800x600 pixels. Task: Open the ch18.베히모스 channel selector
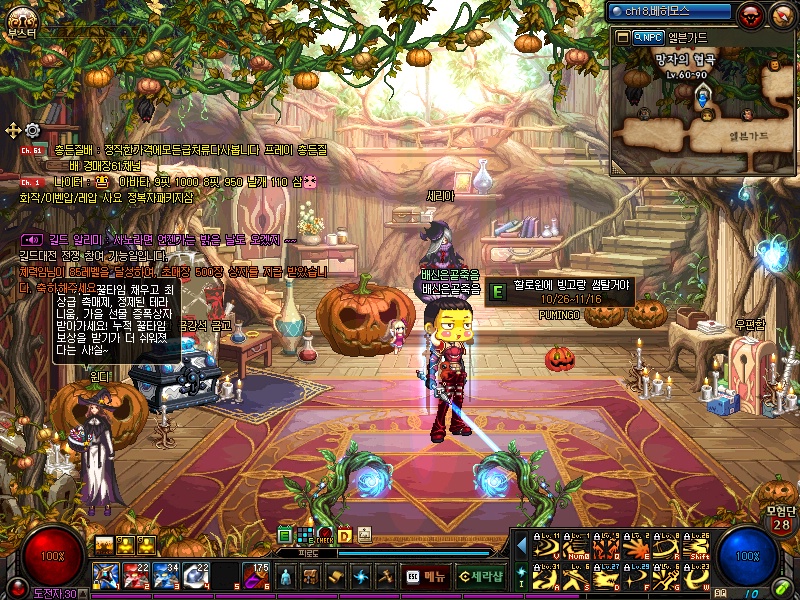670,11
